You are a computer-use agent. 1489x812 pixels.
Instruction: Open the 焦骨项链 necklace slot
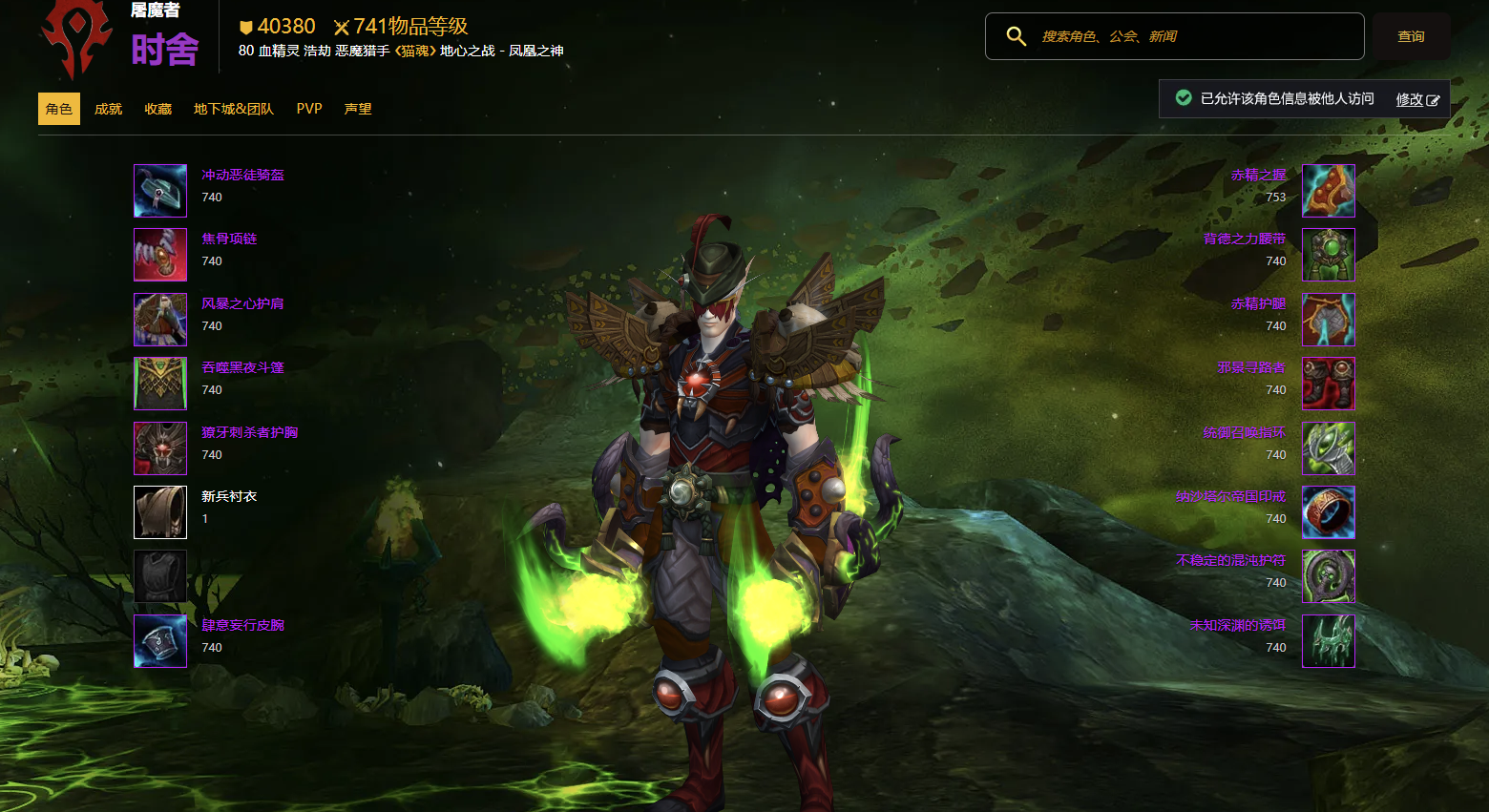160,255
